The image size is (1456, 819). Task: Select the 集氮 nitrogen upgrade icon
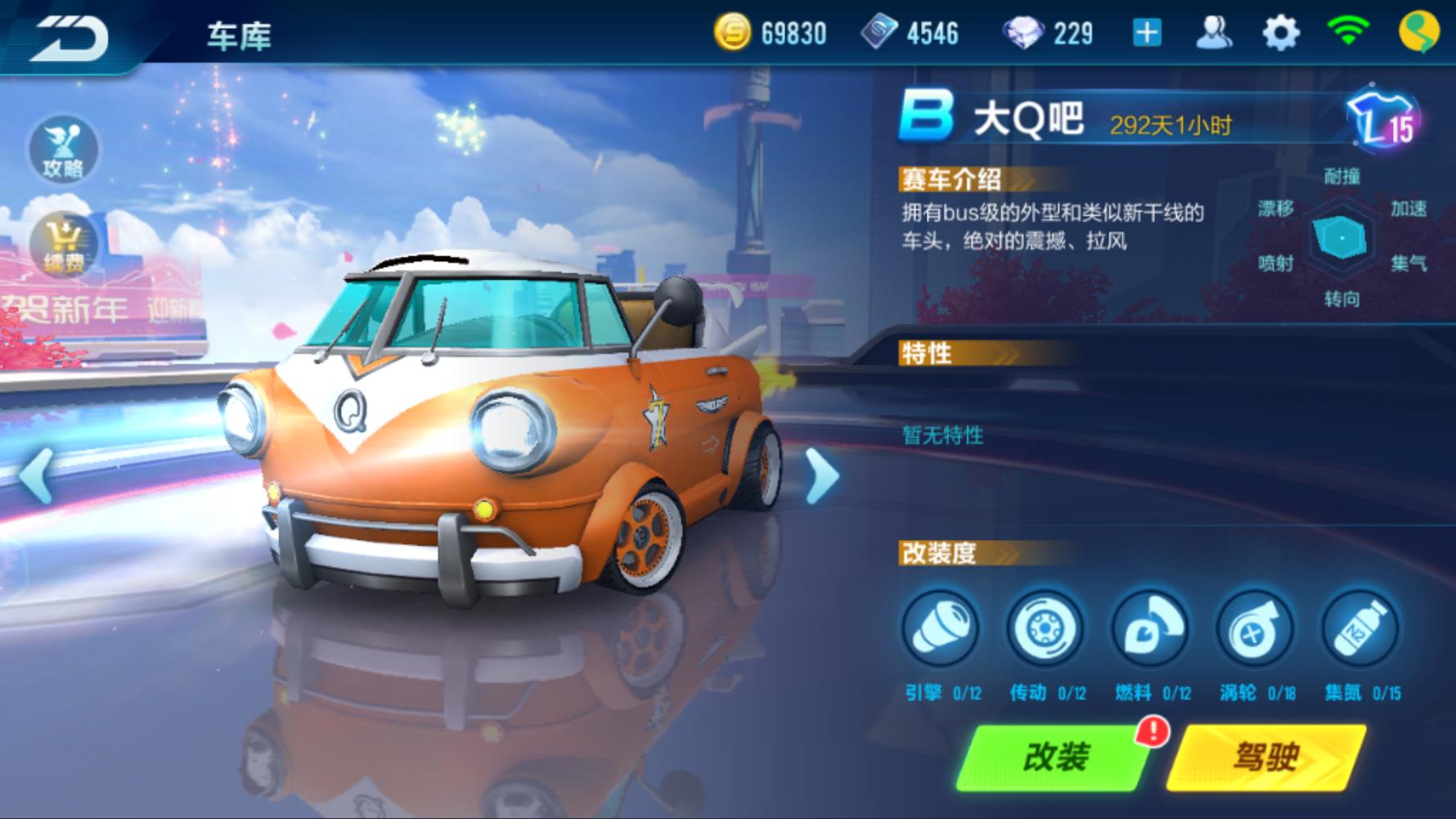point(1360,628)
